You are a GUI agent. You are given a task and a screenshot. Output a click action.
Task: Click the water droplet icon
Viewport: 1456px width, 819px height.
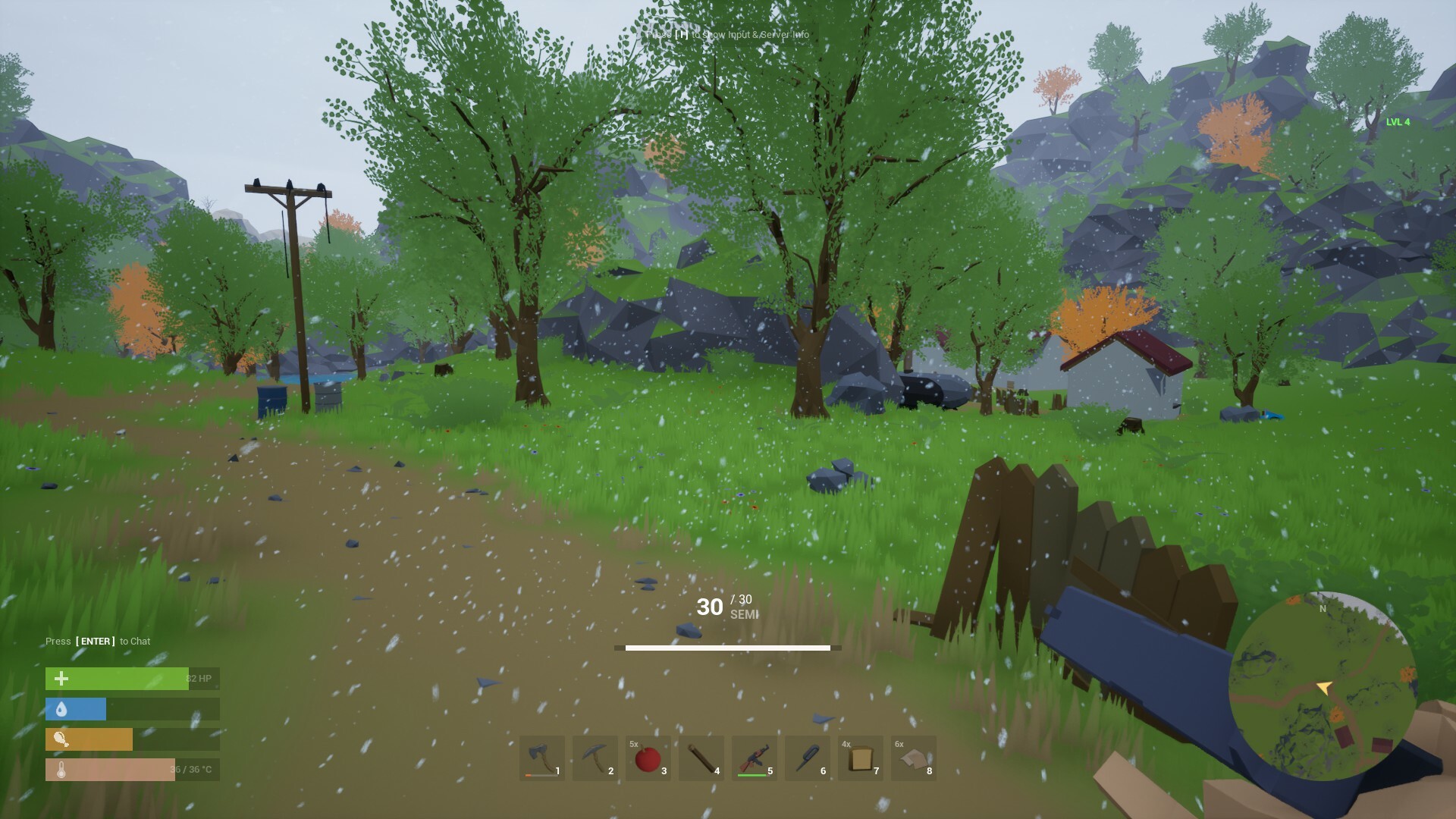tap(61, 709)
